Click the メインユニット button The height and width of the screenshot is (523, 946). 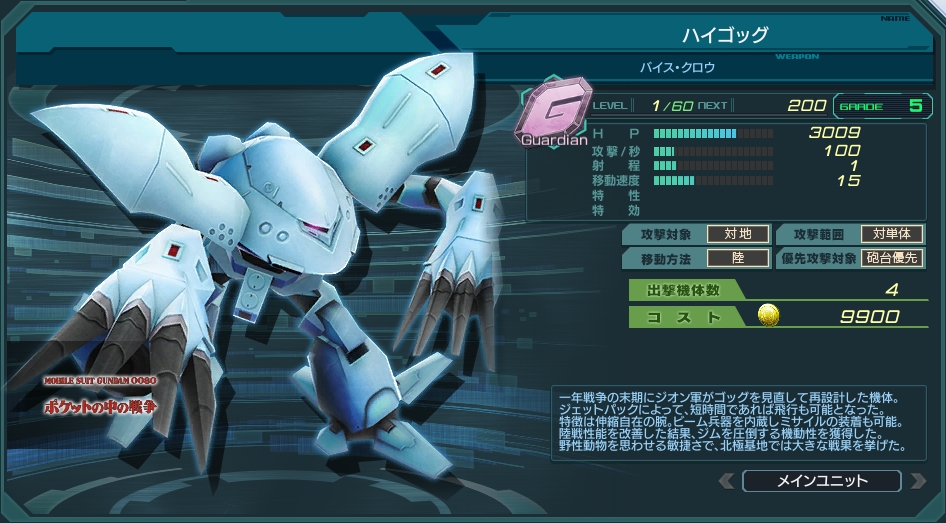tap(822, 481)
